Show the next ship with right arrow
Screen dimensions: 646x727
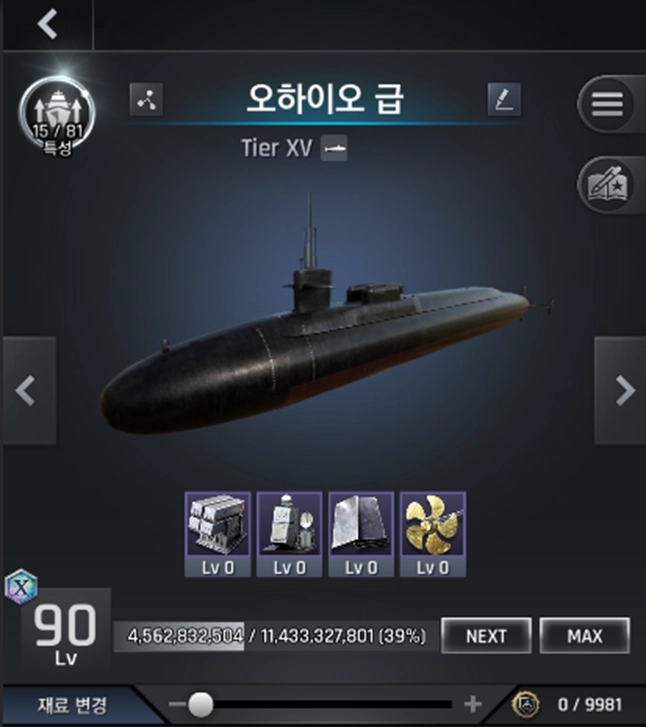[621, 390]
